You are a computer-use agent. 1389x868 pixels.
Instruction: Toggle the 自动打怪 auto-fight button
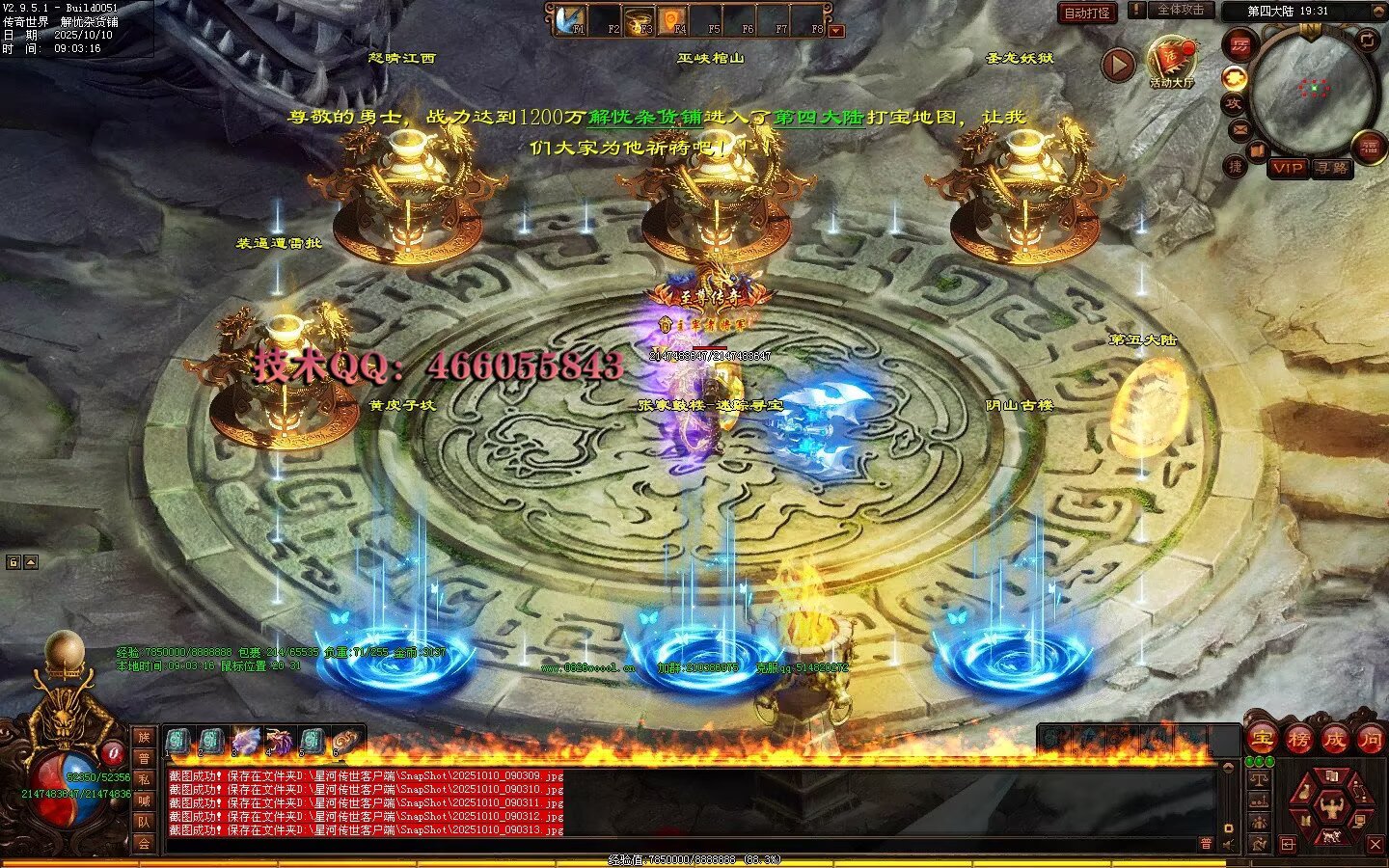(1087, 13)
